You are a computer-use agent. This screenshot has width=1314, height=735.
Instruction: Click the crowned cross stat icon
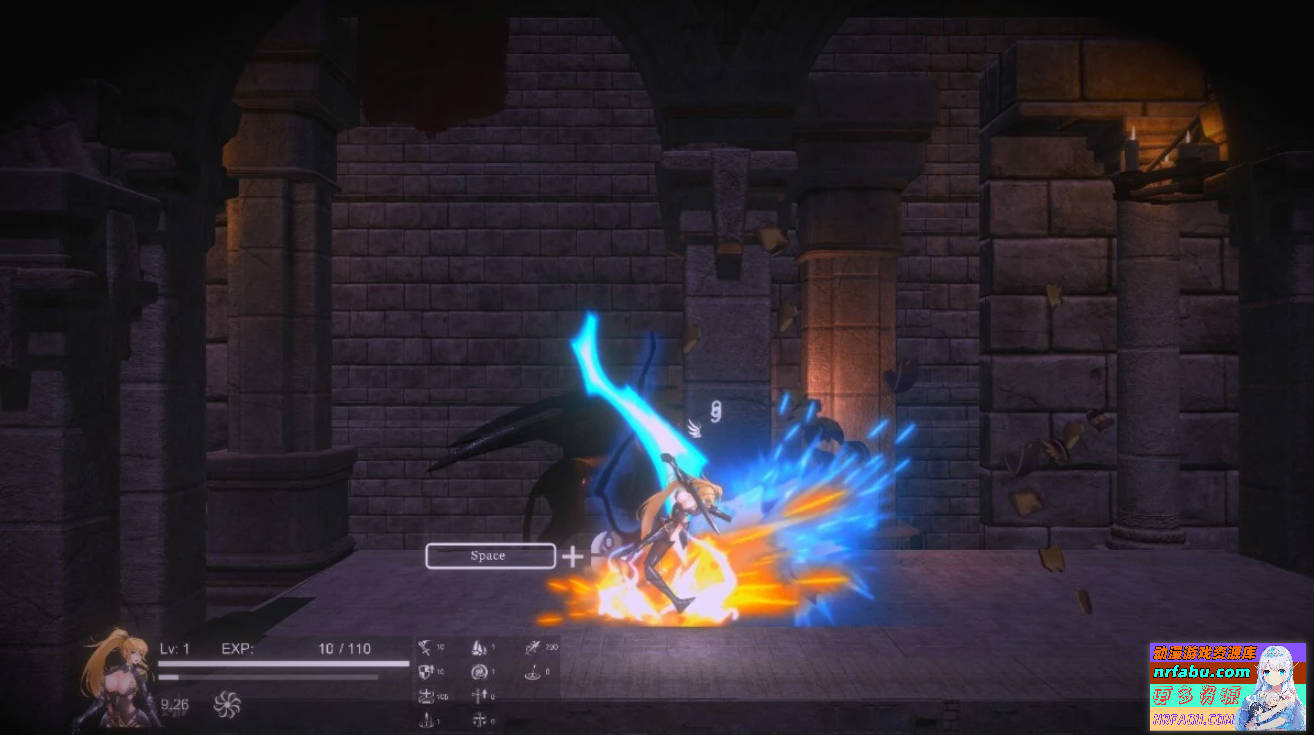[426, 694]
